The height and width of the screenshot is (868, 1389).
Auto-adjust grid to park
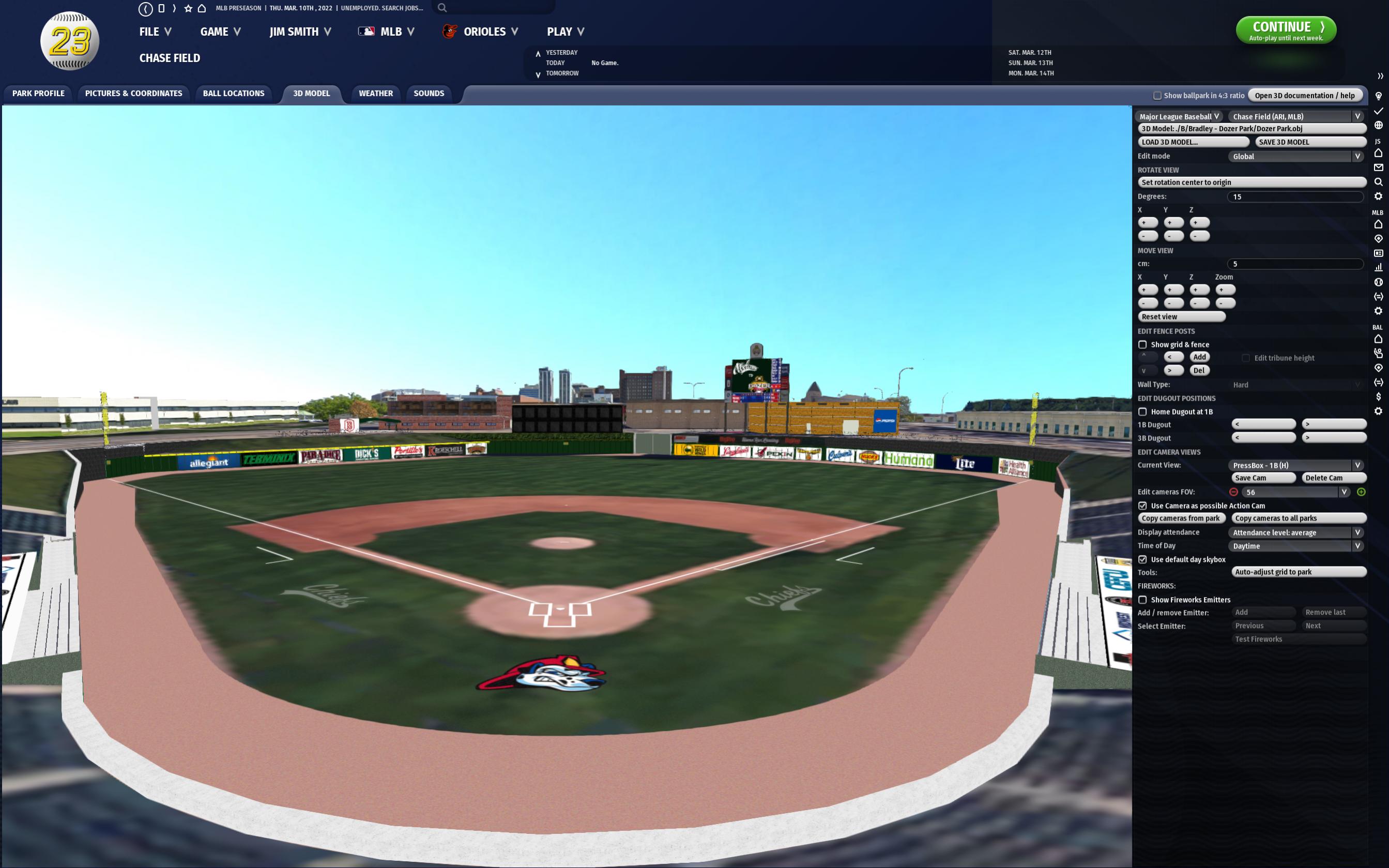click(1299, 572)
